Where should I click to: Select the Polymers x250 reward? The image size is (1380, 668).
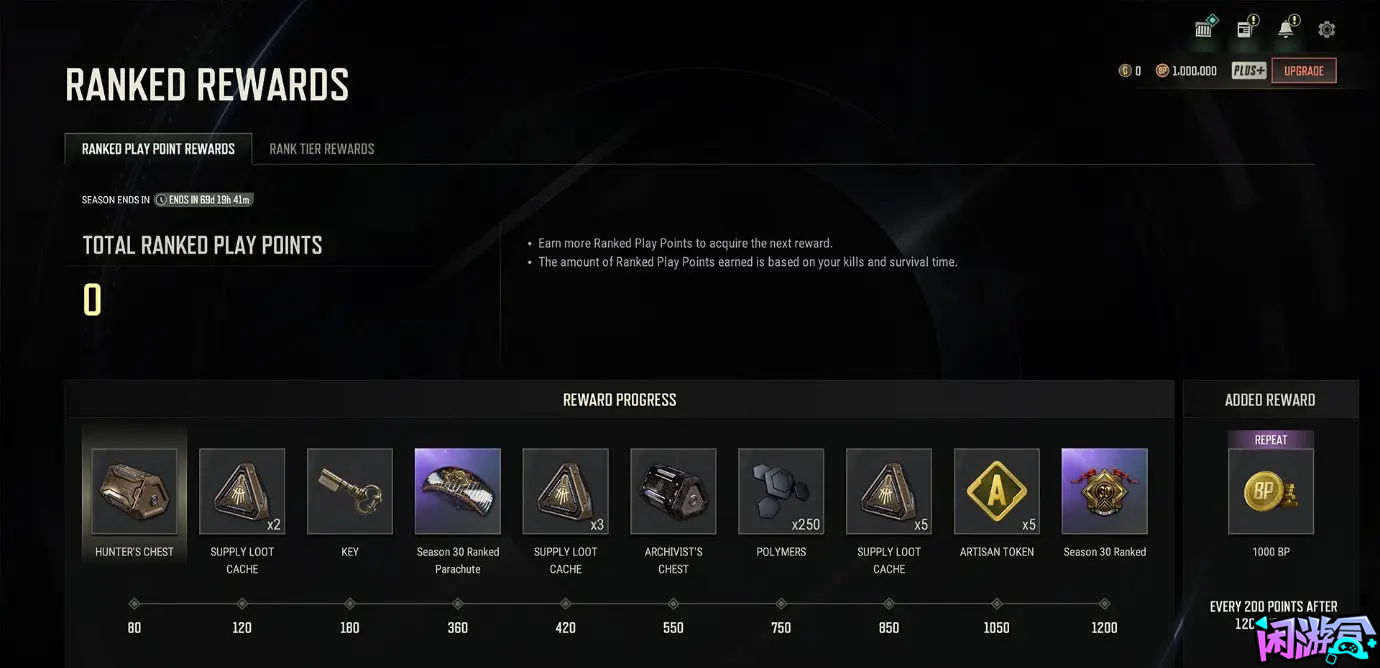pos(781,491)
